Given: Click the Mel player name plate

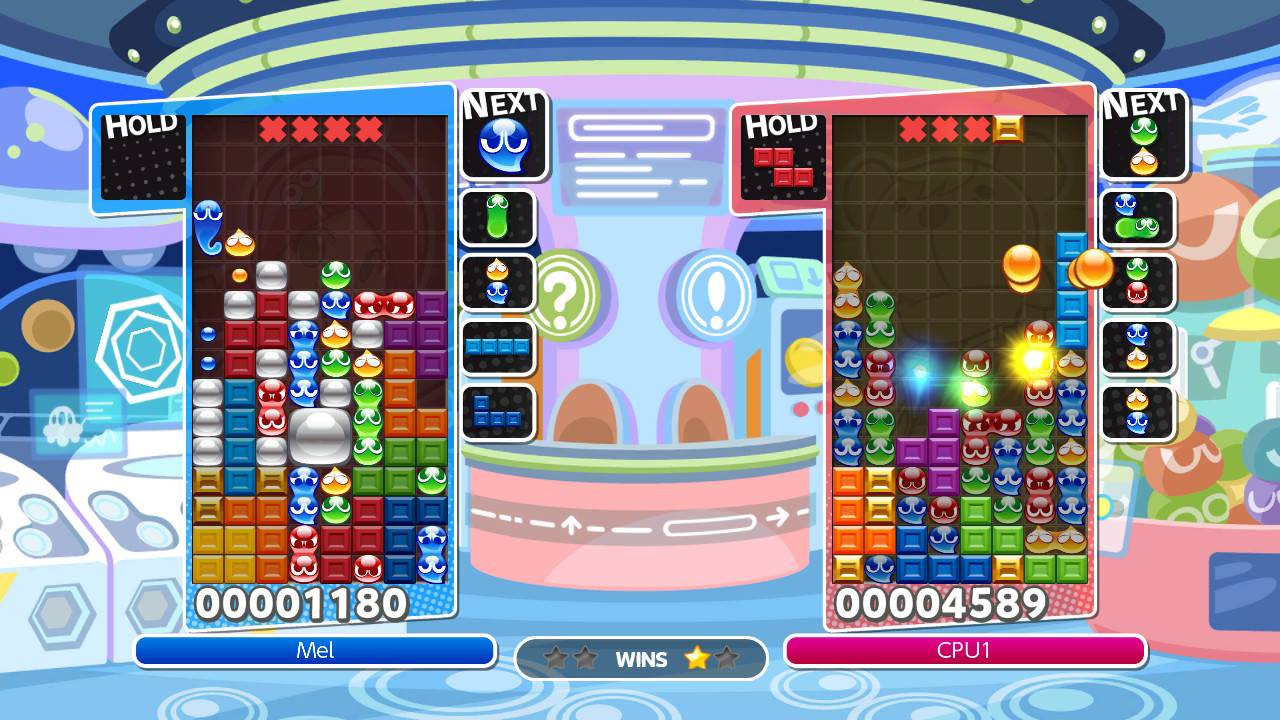Looking at the screenshot, I should coord(315,651).
